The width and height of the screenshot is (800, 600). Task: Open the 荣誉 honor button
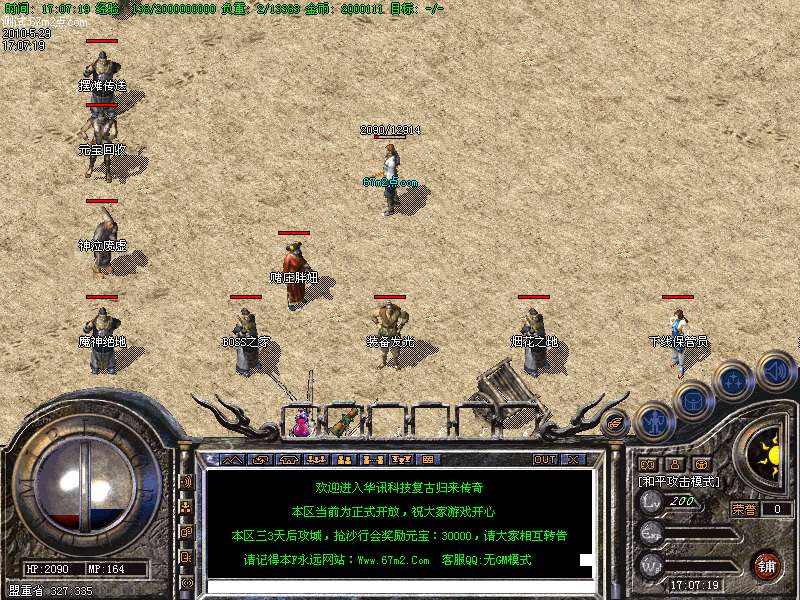[744, 508]
